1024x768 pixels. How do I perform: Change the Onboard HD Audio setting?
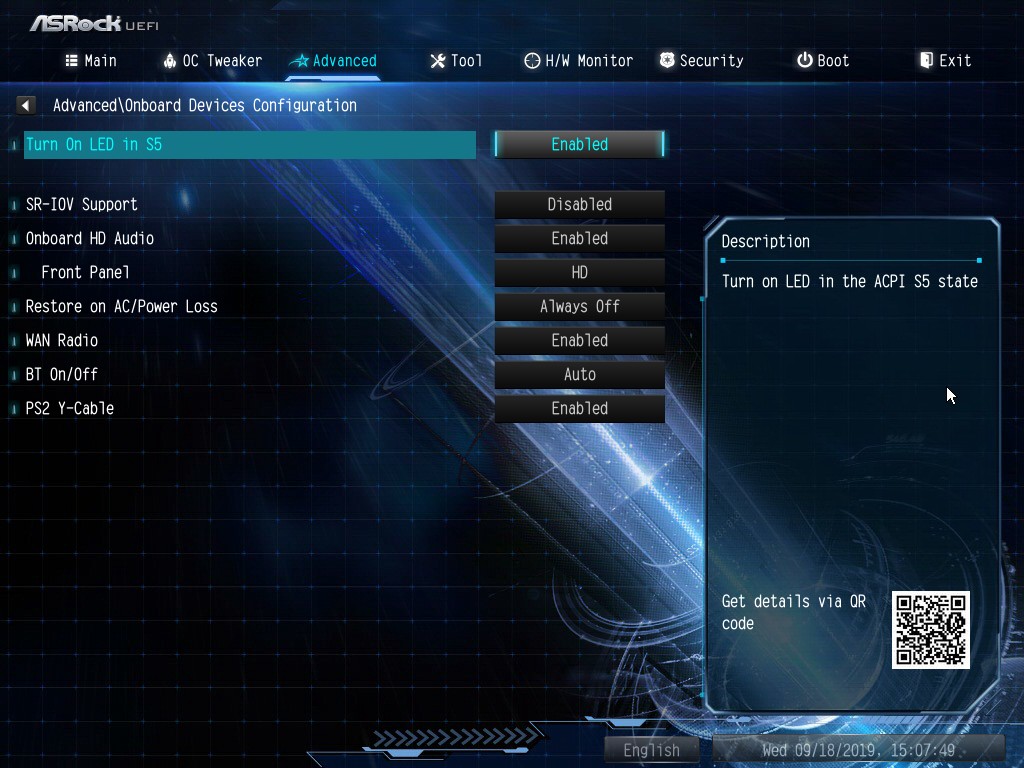pyautogui.click(x=579, y=238)
